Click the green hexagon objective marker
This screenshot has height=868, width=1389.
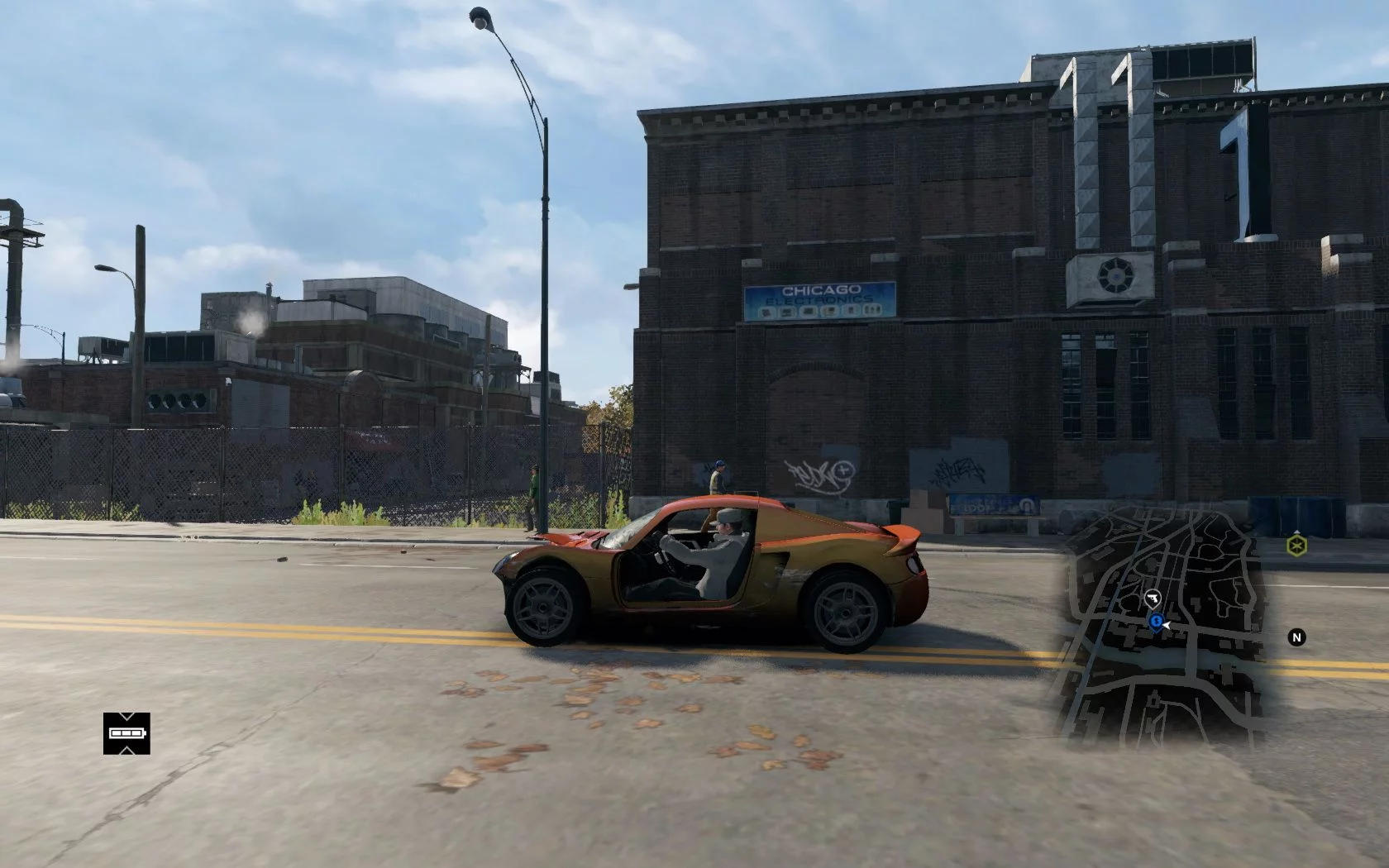pos(1296,545)
